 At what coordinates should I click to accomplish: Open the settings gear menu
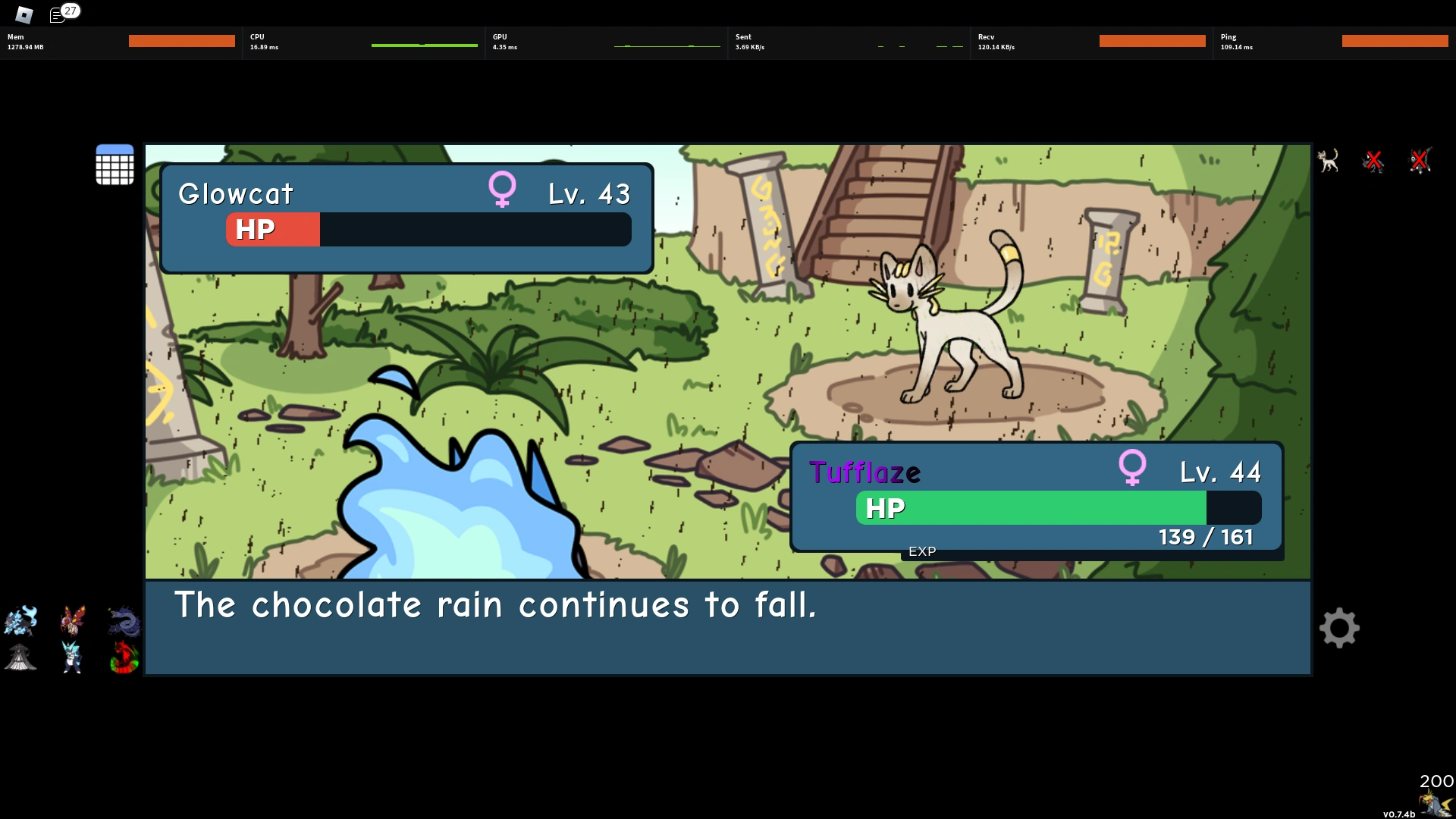pos(1340,628)
